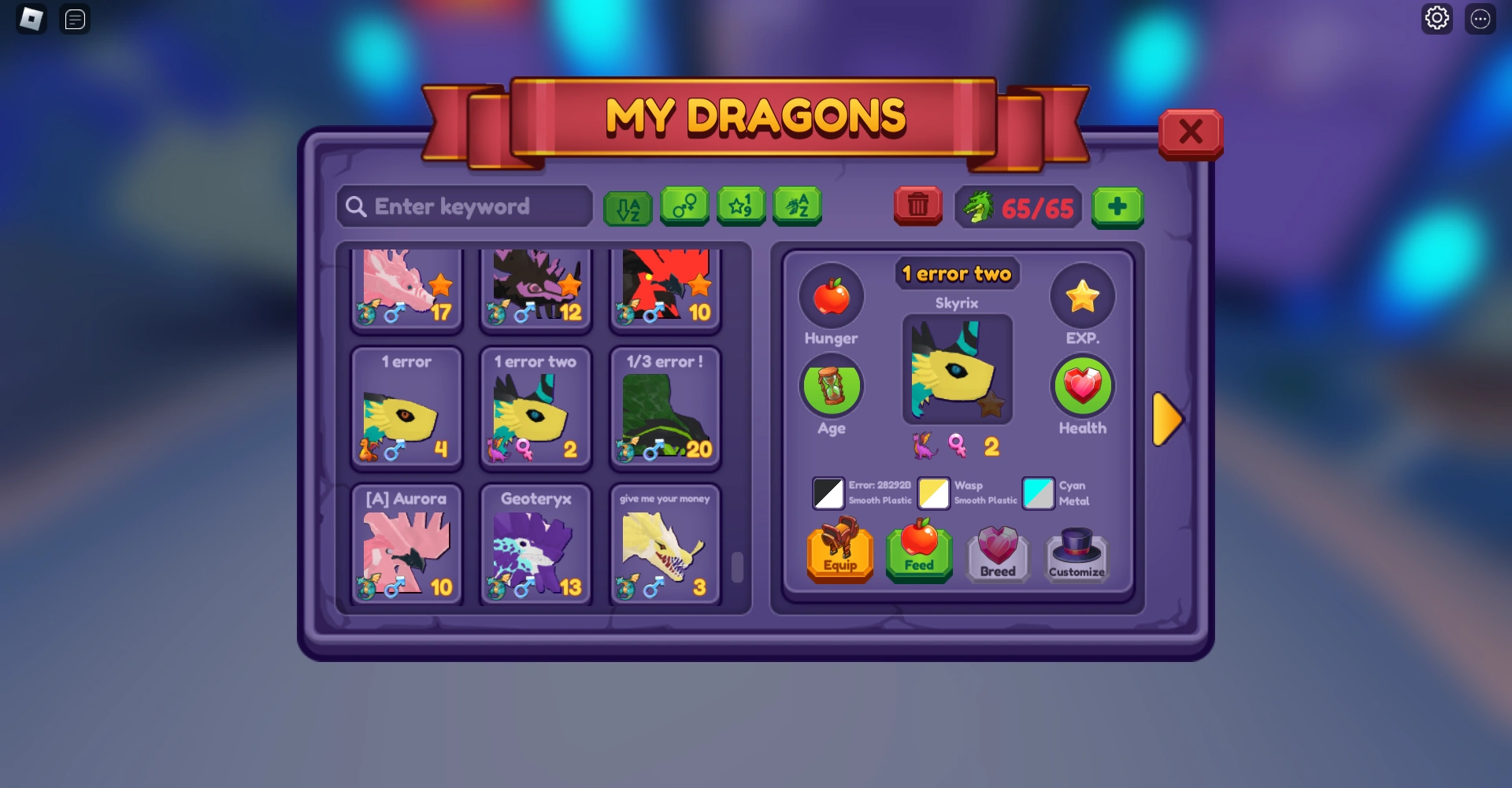Viewport: 1512px width, 788px height.
Task: Open the Breed menu for Skyrix
Action: pos(997,553)
